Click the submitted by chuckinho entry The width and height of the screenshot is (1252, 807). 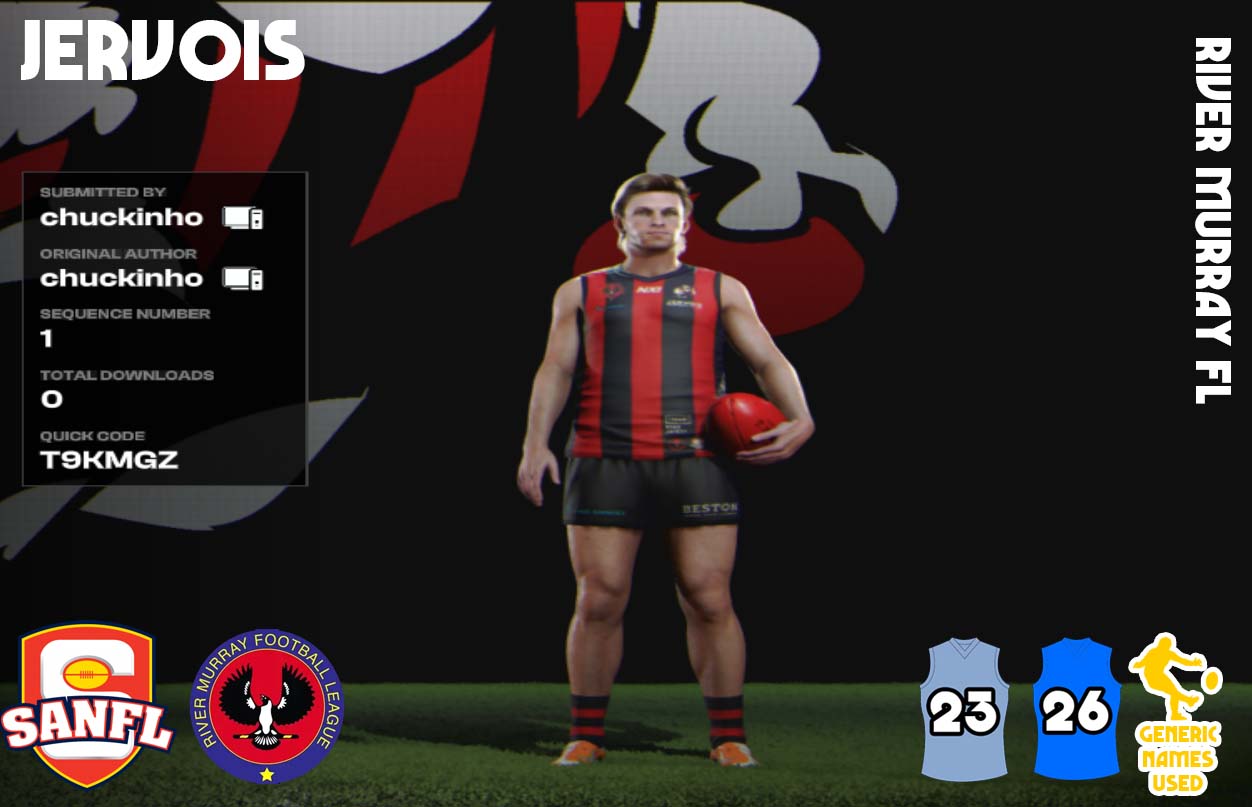click(x=121, y=217)
